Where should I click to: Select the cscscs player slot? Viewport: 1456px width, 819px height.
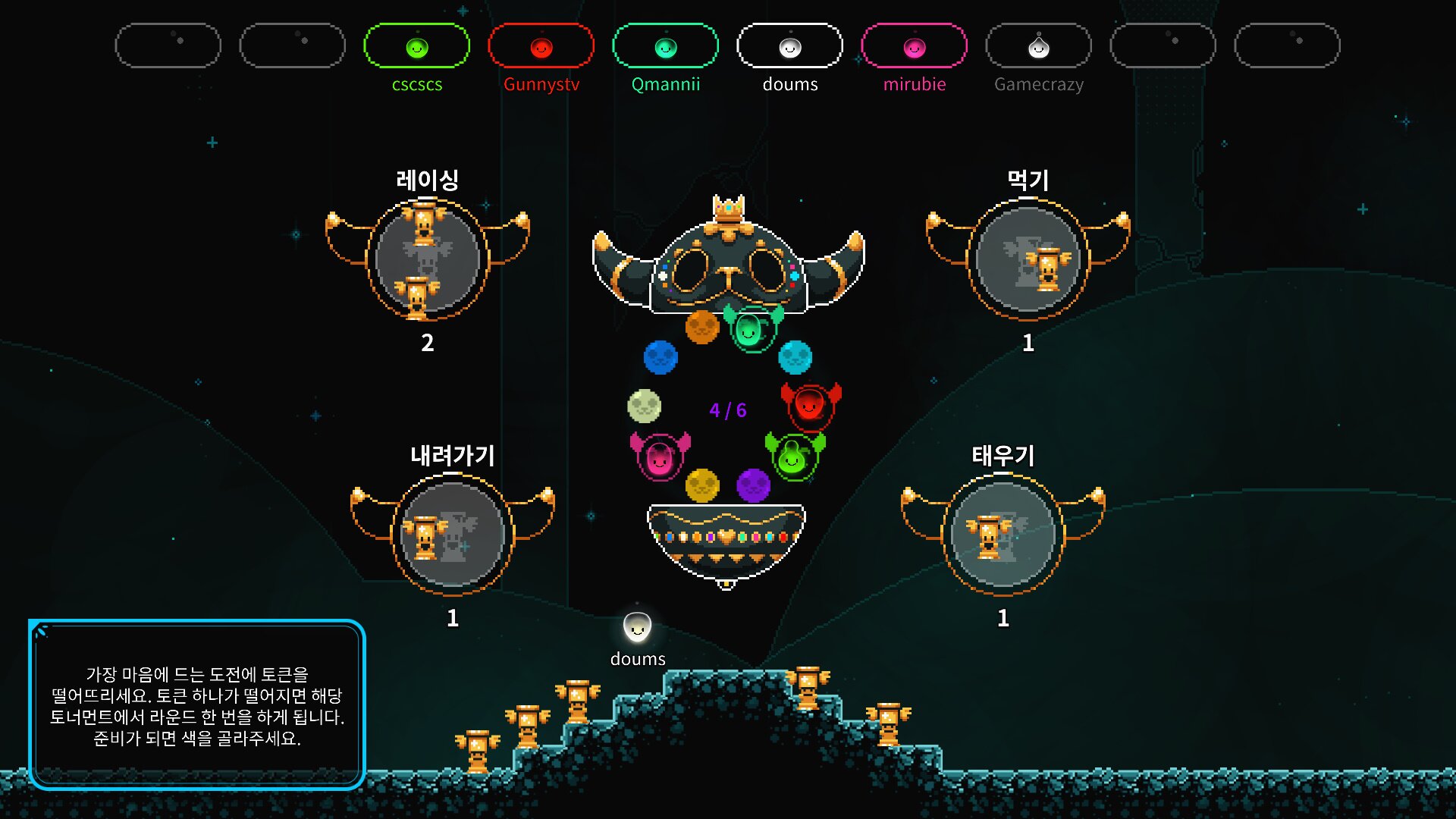coord(416,46)
